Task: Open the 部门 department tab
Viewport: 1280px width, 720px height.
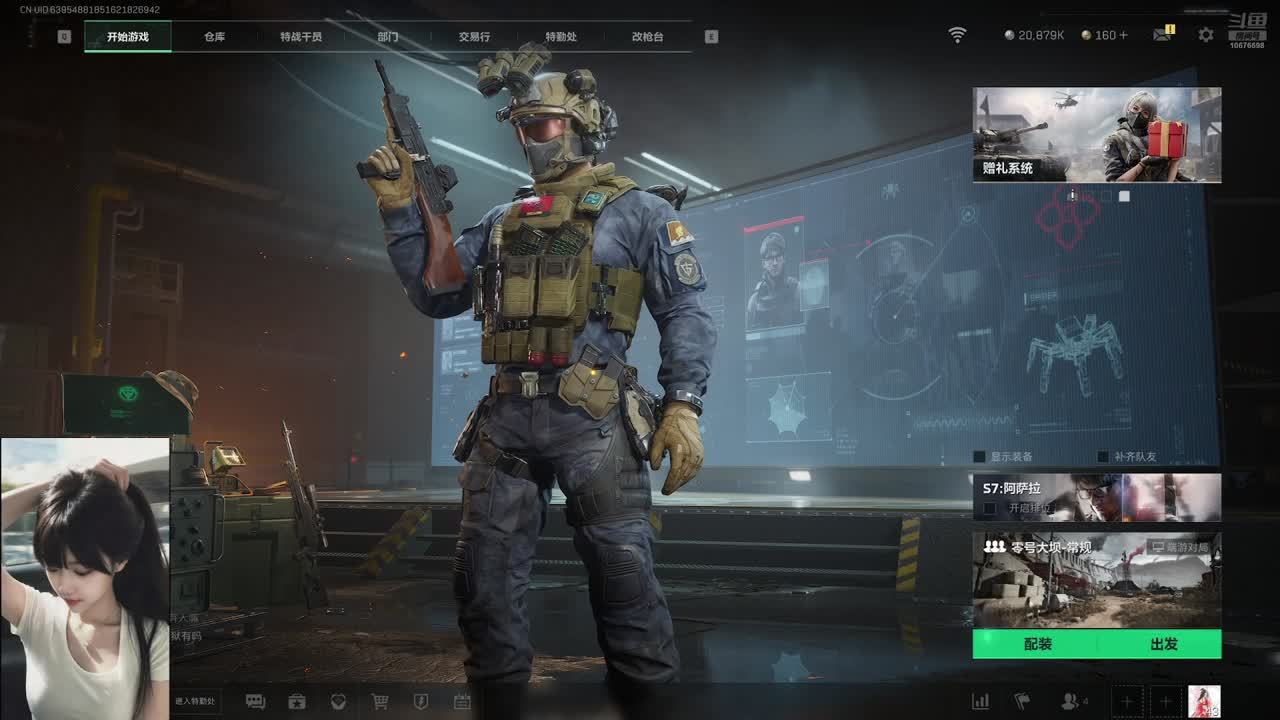Action: [388, 37]
